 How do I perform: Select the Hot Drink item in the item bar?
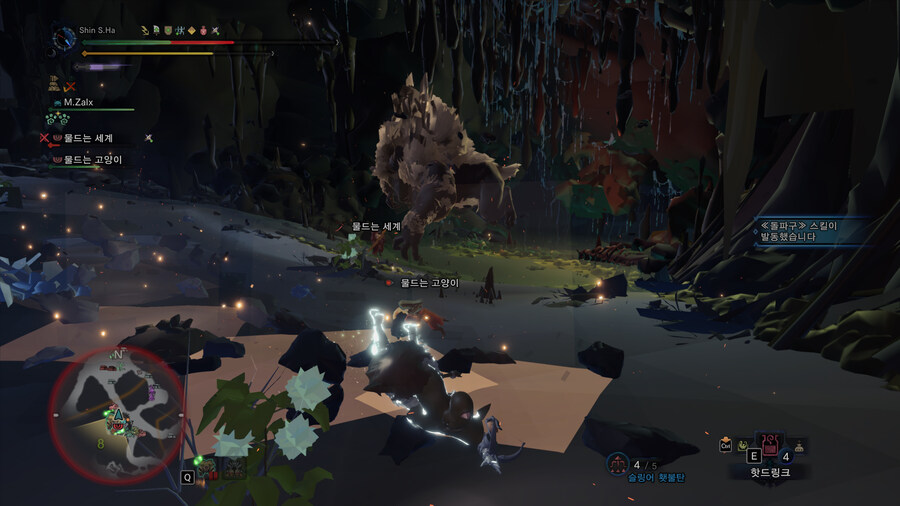[x=769, y=447]
